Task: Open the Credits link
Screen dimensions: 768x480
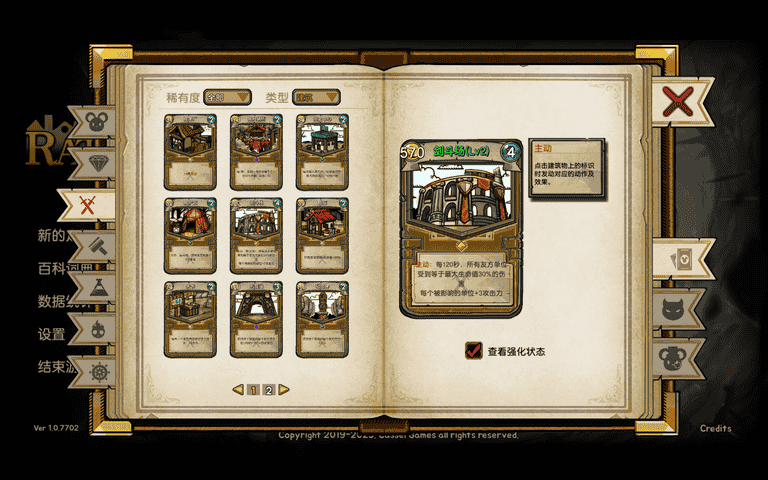Action: pos(715,428)
